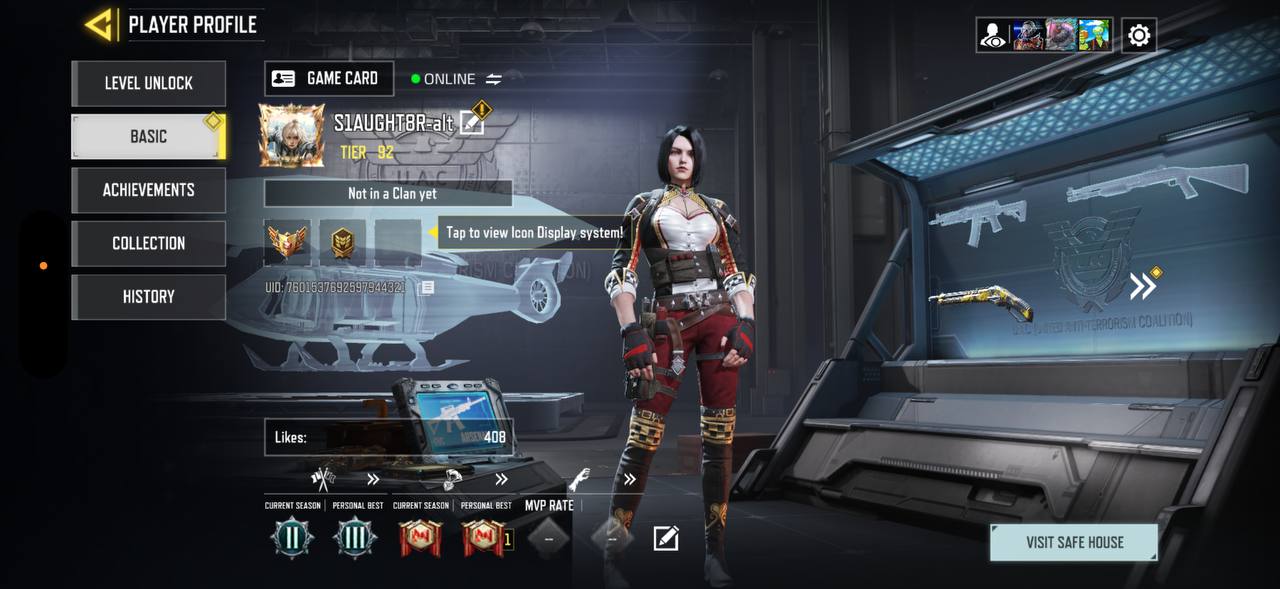The height and width of the screenshot is (589, 1280).
Task: Edit the stats display with pencil icon
Action: tap(666, 539)
